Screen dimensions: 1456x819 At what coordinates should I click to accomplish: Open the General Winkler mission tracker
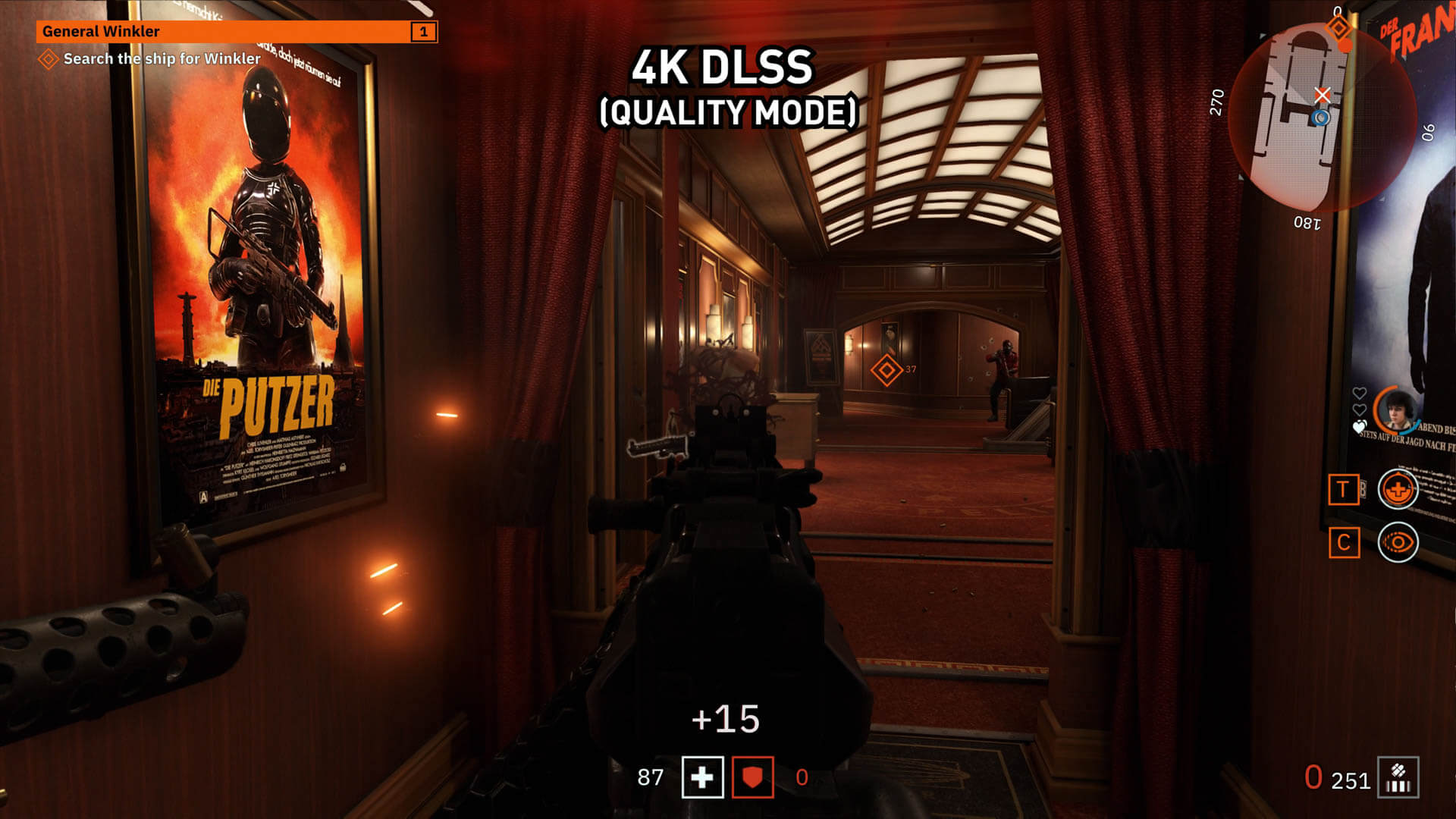click(237, 31)
